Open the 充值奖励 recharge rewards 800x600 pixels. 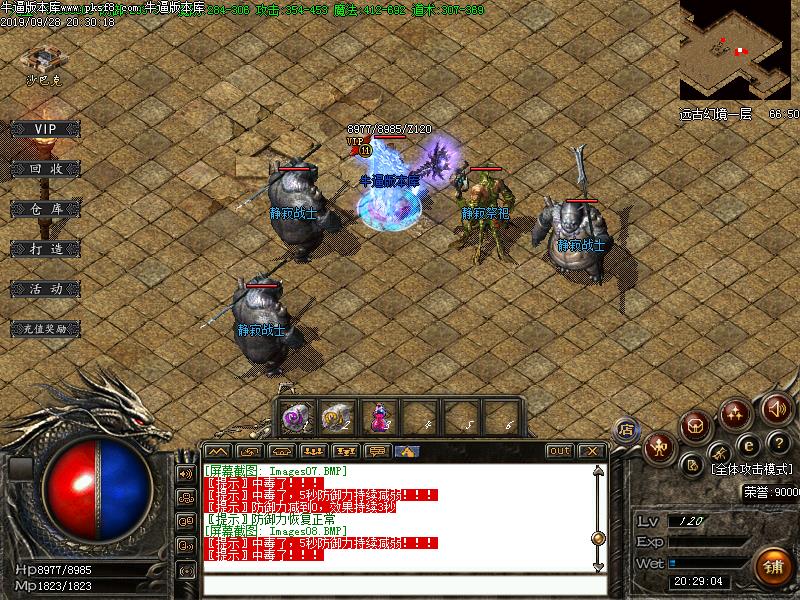click(x=46, y=328)
